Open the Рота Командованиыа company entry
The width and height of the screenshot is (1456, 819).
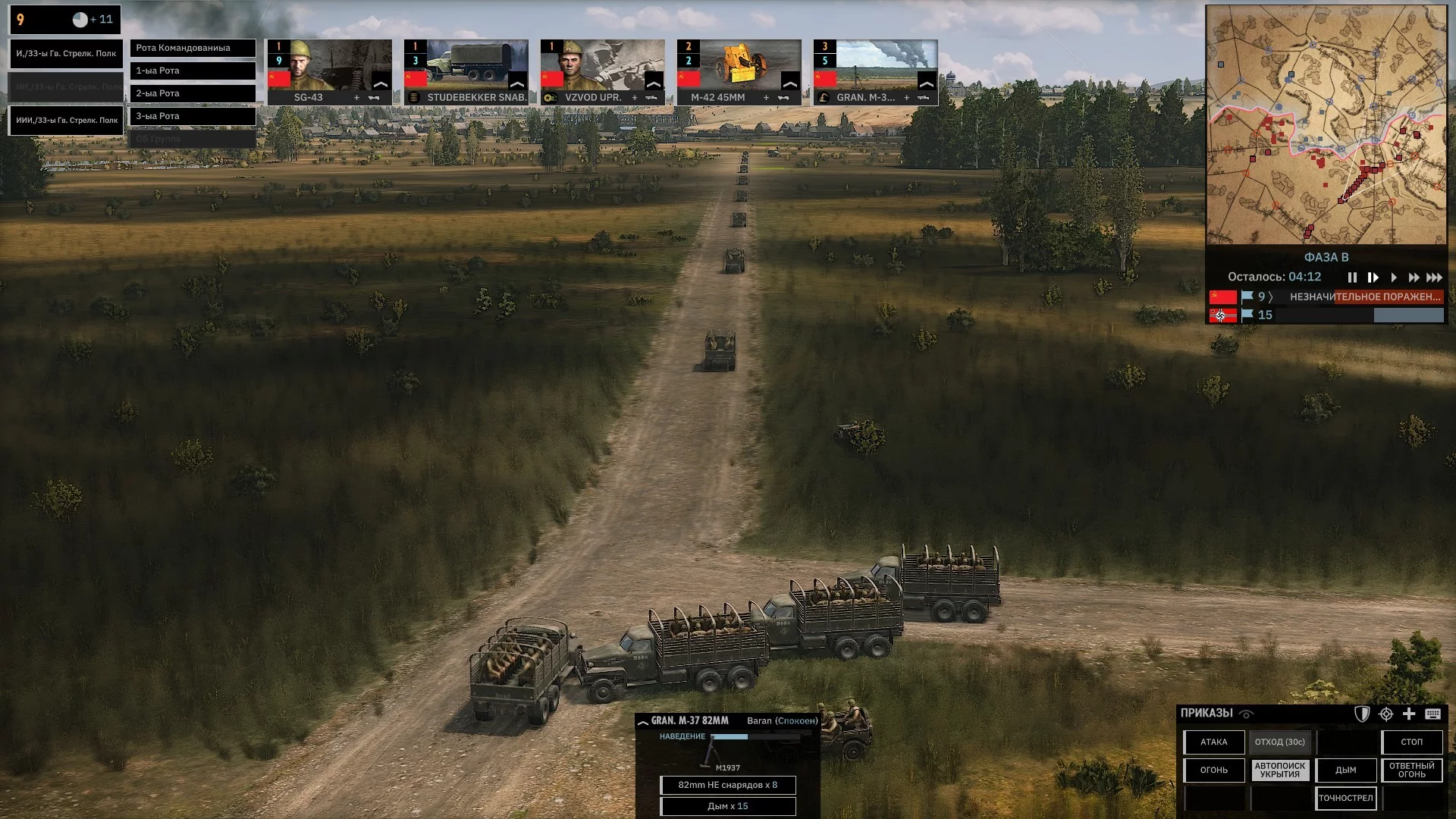(x=193, y=48)
